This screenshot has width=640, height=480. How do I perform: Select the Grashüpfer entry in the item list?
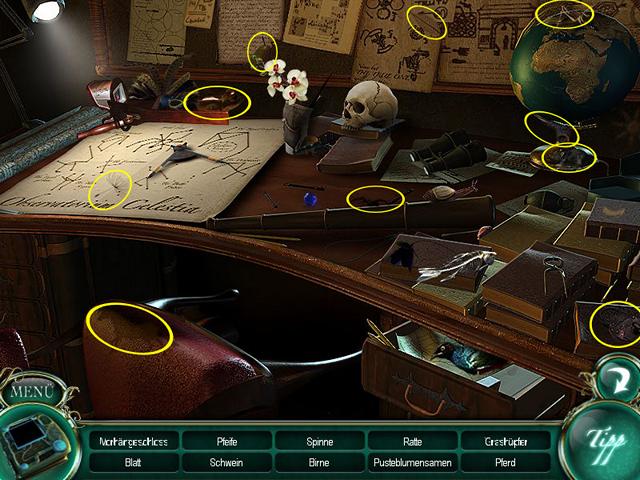tap(505, 441)
